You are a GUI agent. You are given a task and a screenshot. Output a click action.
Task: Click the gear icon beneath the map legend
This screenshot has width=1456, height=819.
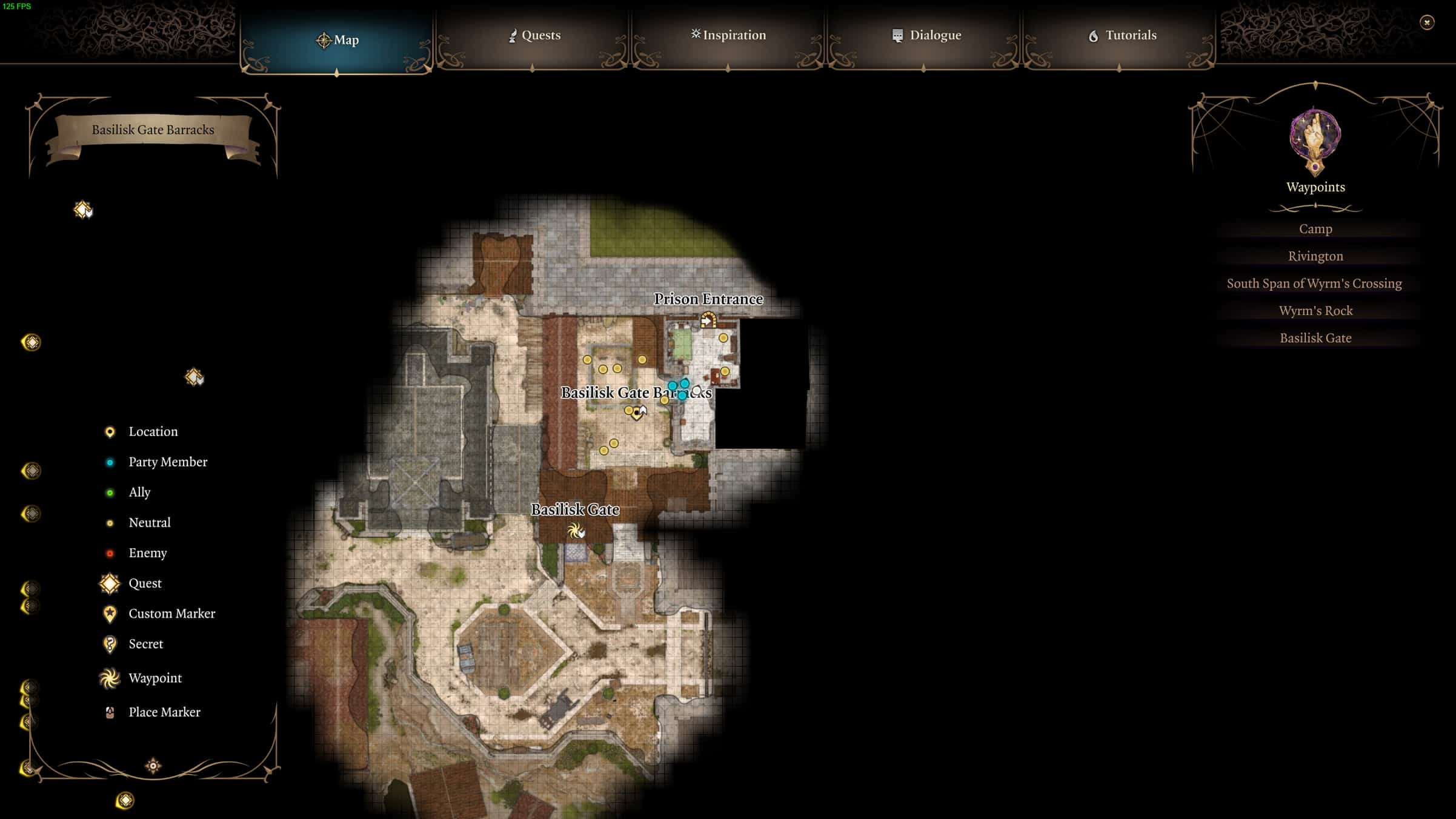tap(153, 765)
